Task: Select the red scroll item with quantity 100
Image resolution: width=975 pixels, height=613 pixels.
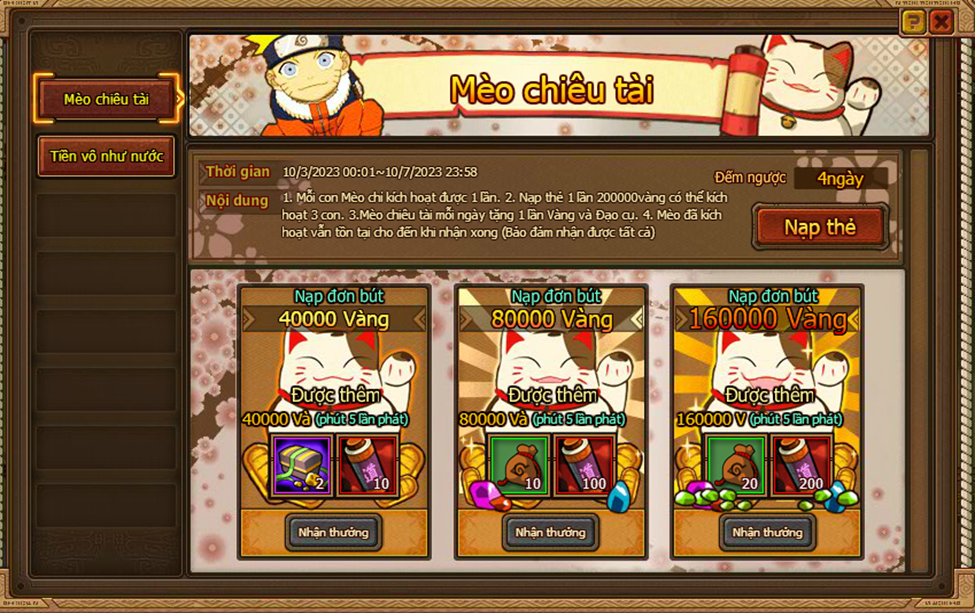Action: (584, 465)
